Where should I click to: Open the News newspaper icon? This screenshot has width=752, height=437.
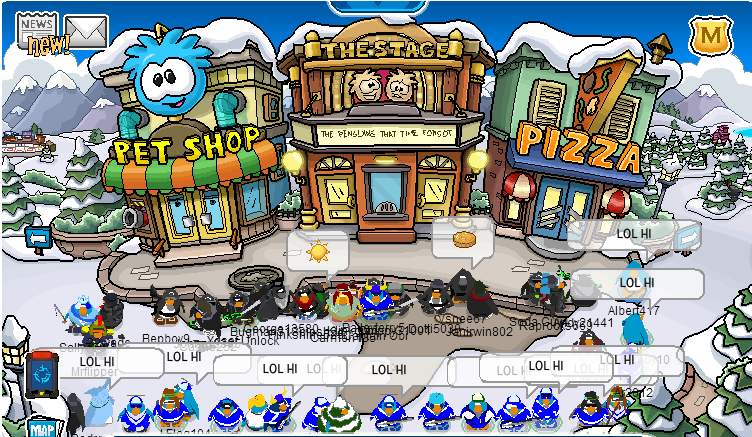pos(37,31)
